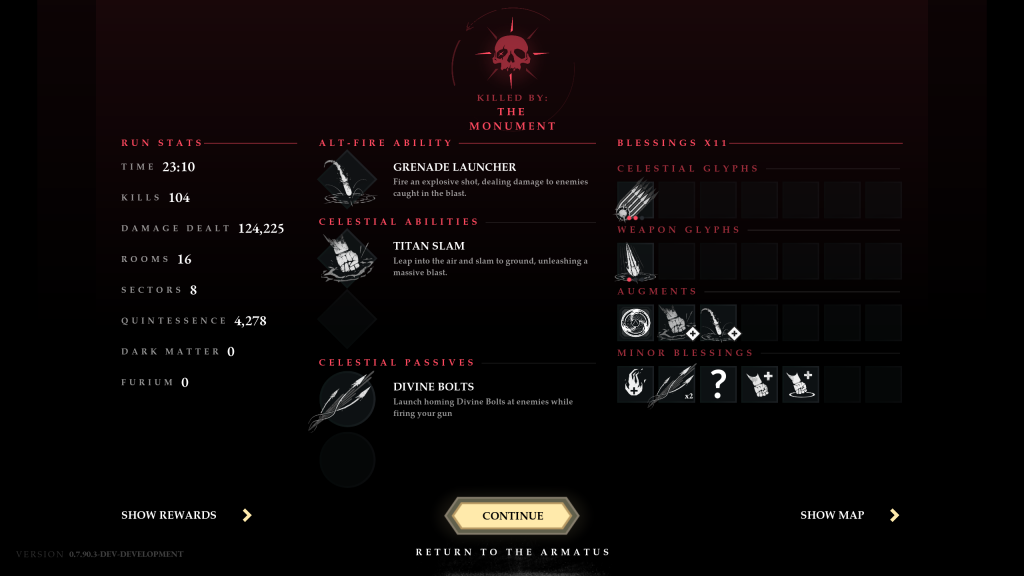Viewport: 1024px width, 576px height.
Task: Select the celestial glyph with falling bolts
Action: tap(635, 200)
